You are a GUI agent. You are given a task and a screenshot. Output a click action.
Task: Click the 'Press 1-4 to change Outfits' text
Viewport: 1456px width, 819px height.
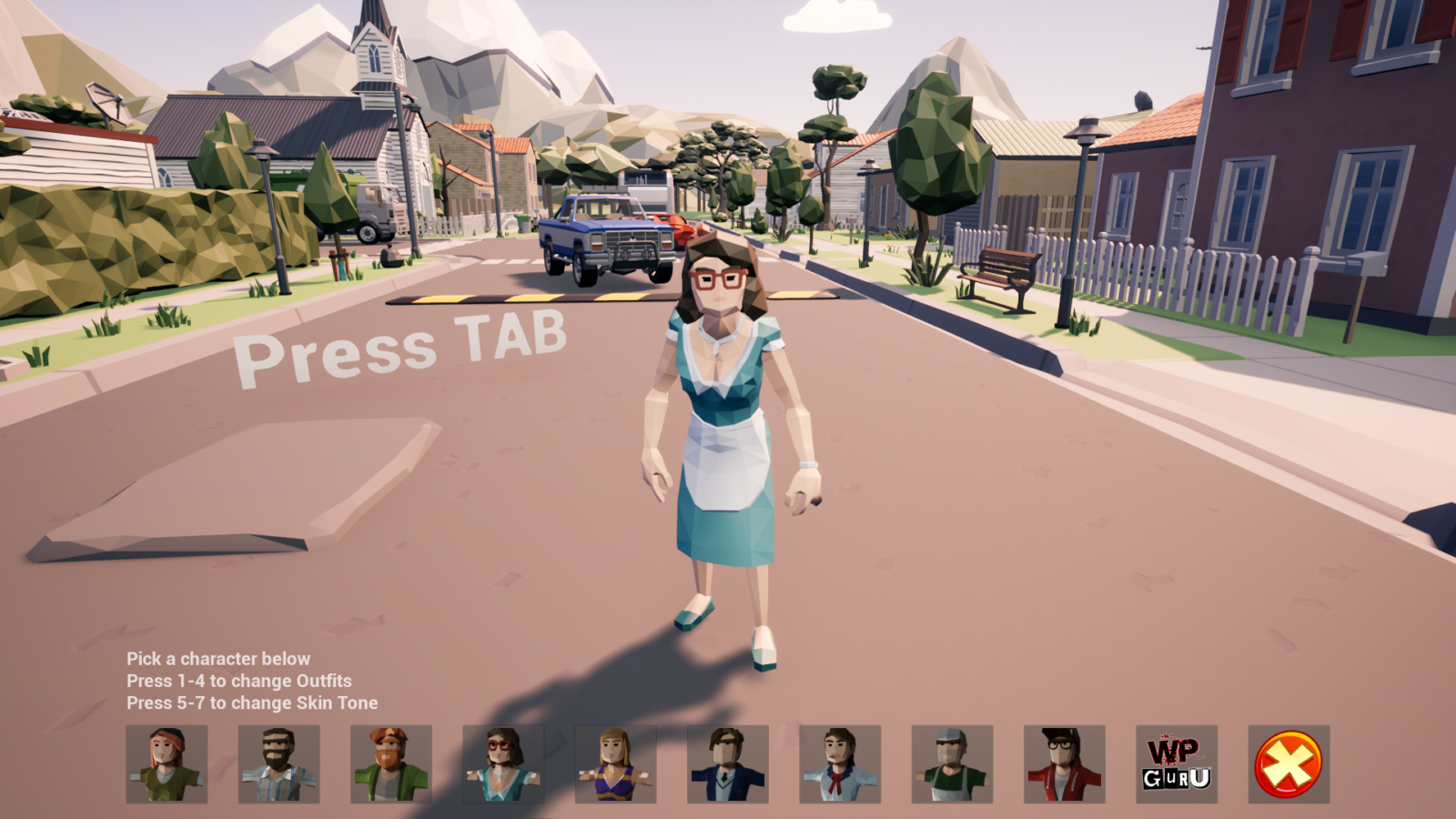click(x=241, y=681)
